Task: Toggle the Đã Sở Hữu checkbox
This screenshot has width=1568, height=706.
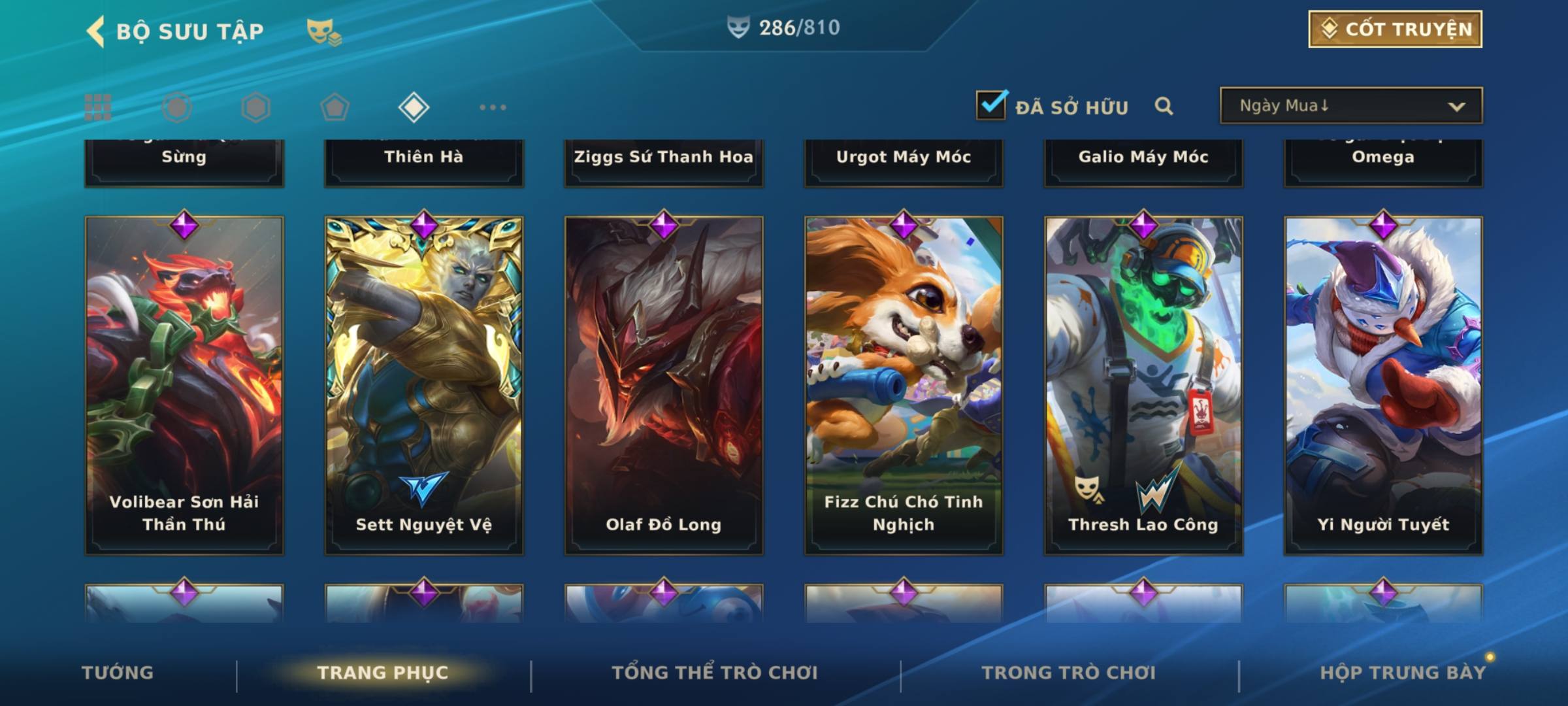Action: click(991, 105)
